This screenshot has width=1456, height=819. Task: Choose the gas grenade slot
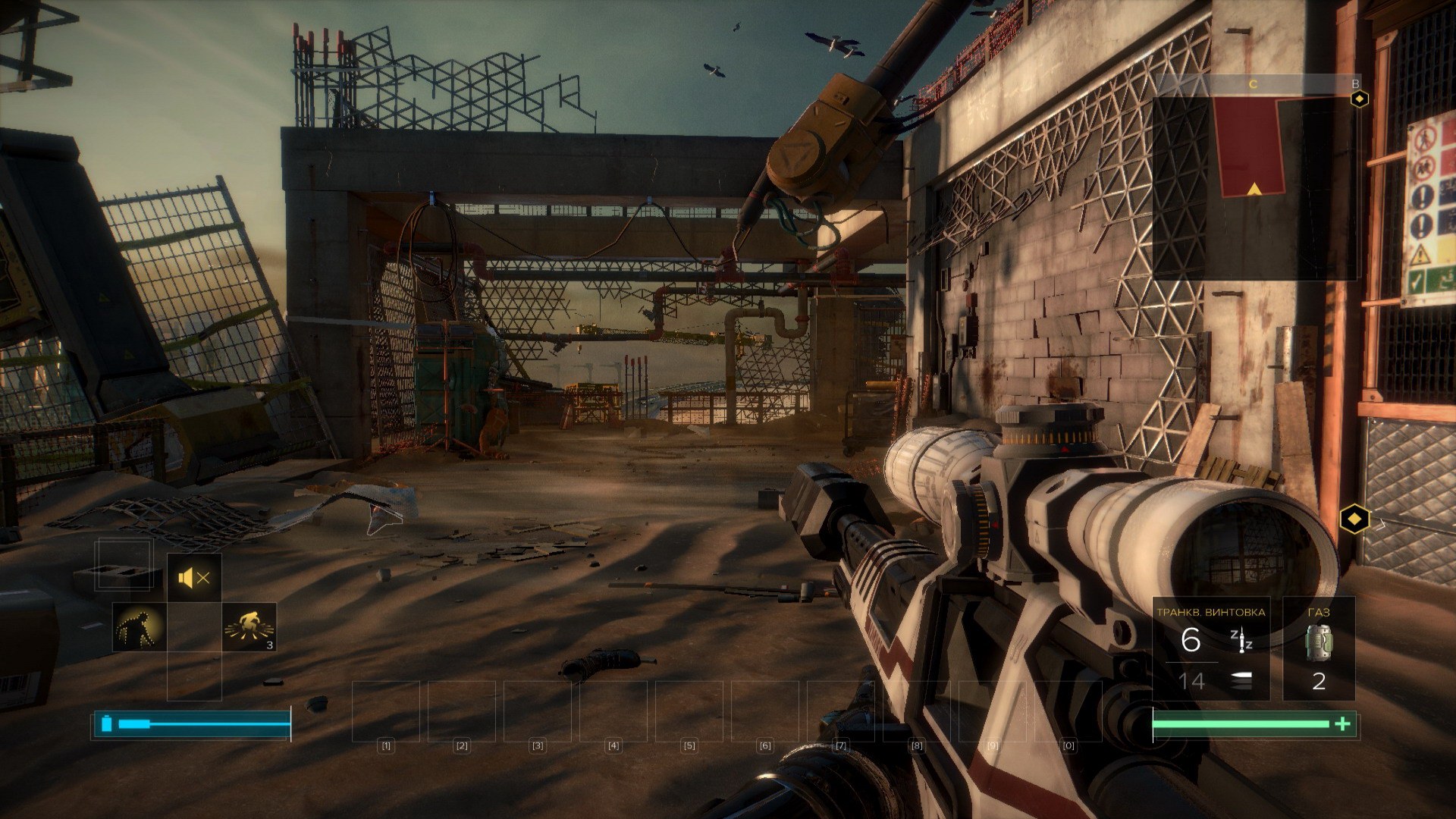coord(1319,648)
